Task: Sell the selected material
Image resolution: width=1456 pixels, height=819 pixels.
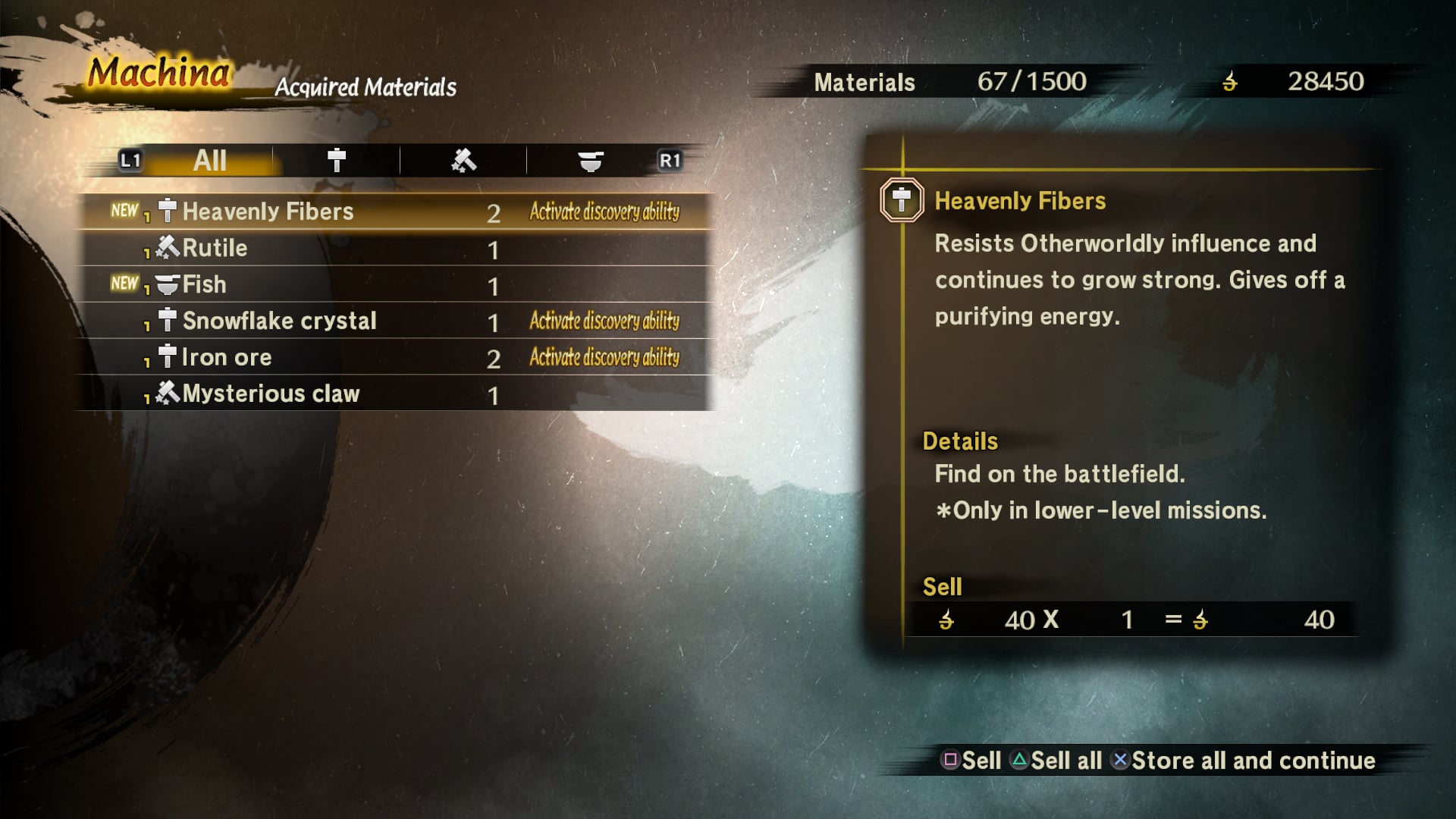Action: coord(971,761)
